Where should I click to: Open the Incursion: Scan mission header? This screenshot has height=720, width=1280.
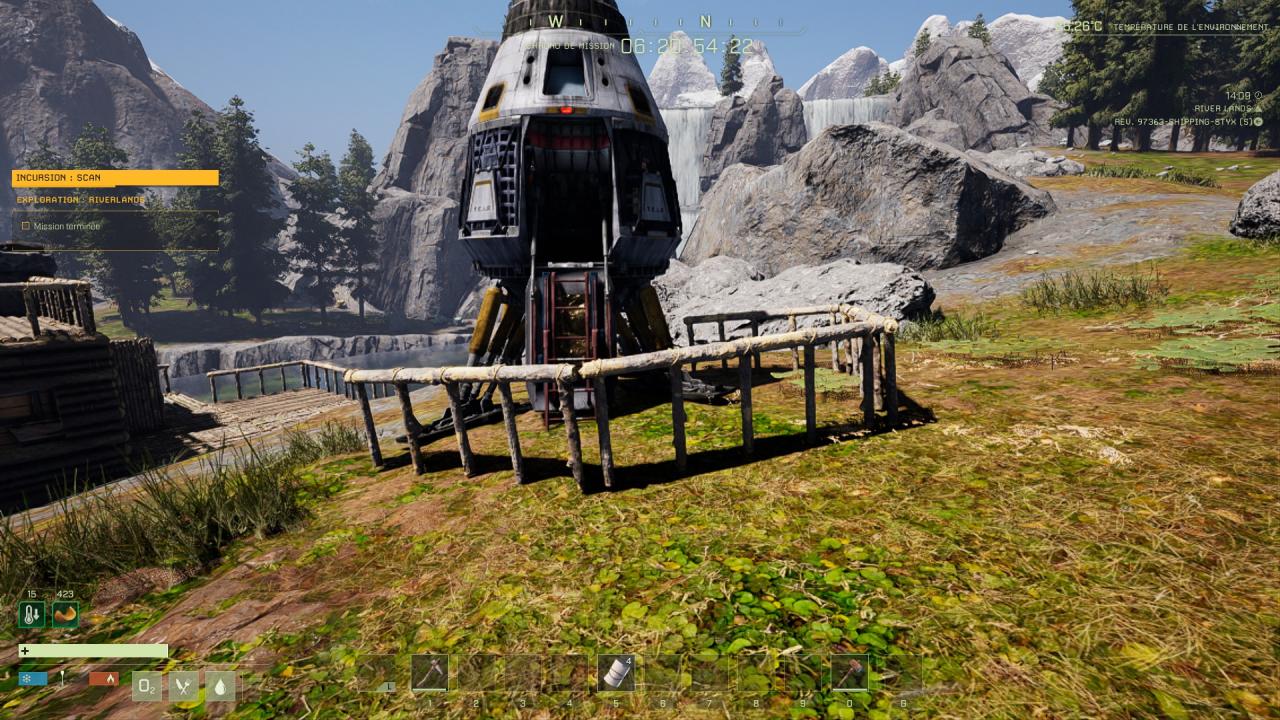tap(115, 178)
